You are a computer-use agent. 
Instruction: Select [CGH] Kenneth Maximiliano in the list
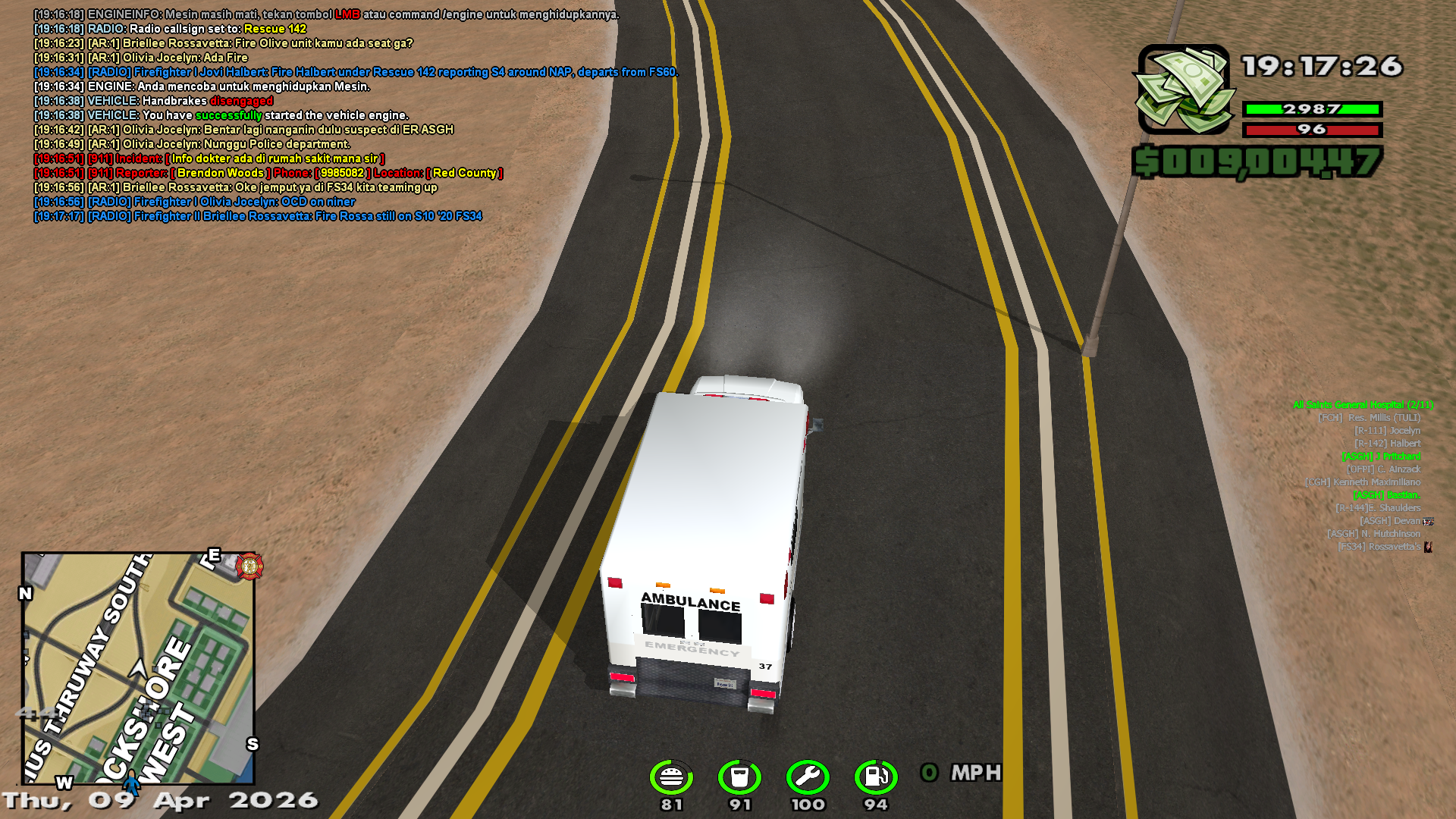pos(1362,482)
